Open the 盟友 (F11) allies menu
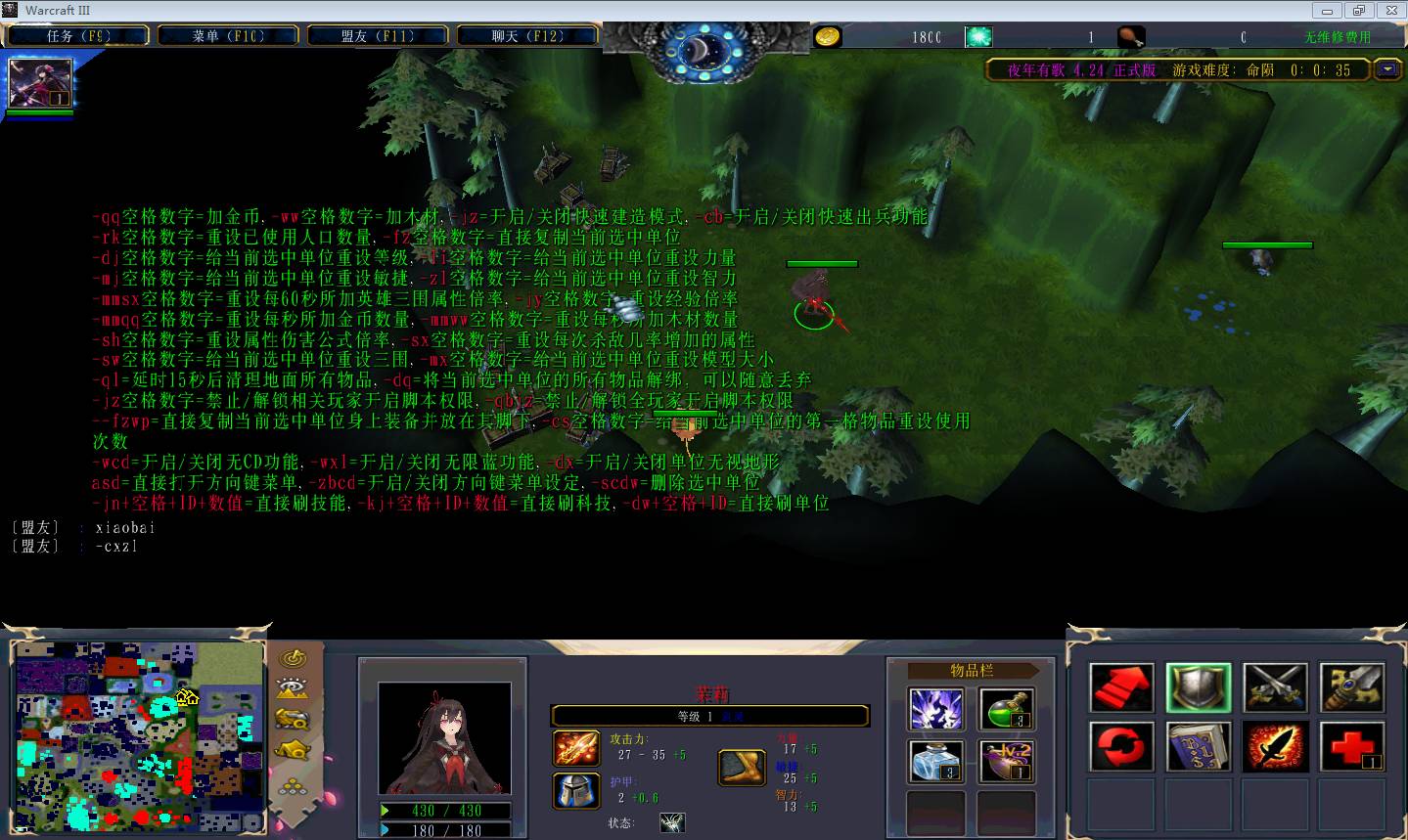The height and width of the screenshot is (840, 1408). (378, 36)
